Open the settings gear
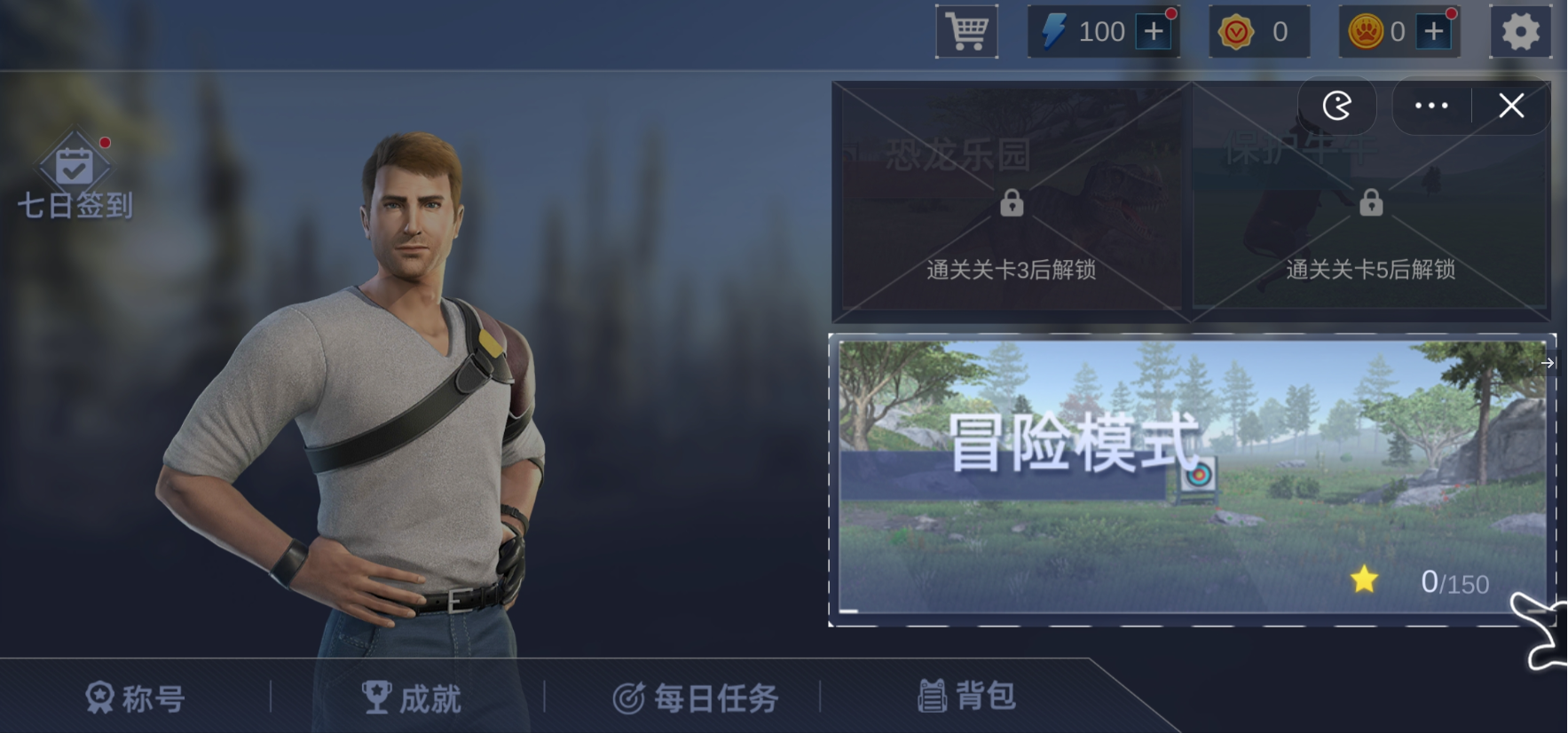1568x733 pixels. tap(1521, 30)
